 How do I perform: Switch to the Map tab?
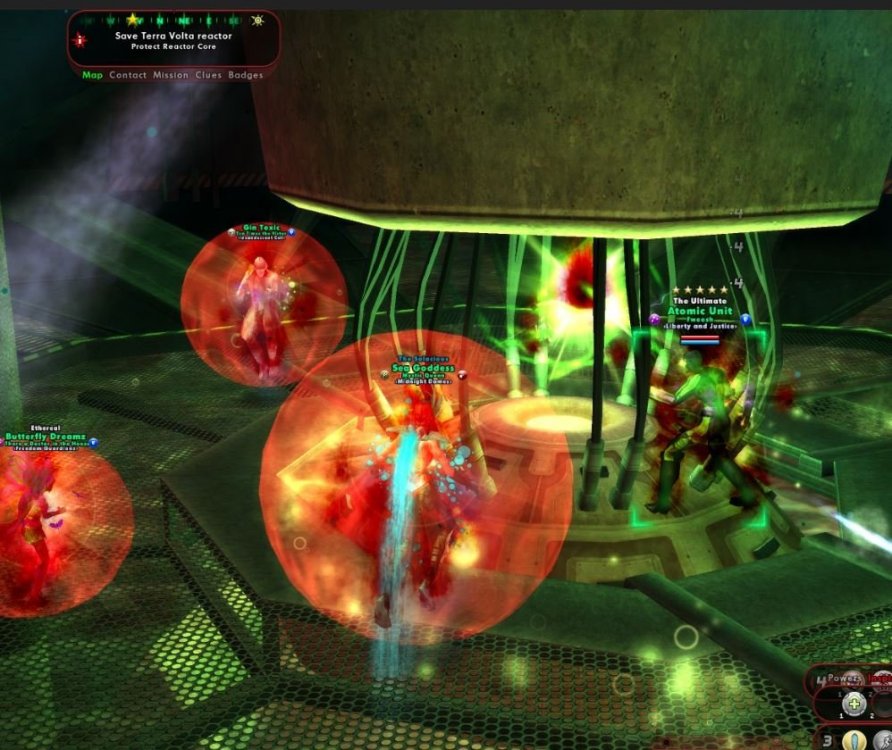pyautogui.click(x=92, y=75)
